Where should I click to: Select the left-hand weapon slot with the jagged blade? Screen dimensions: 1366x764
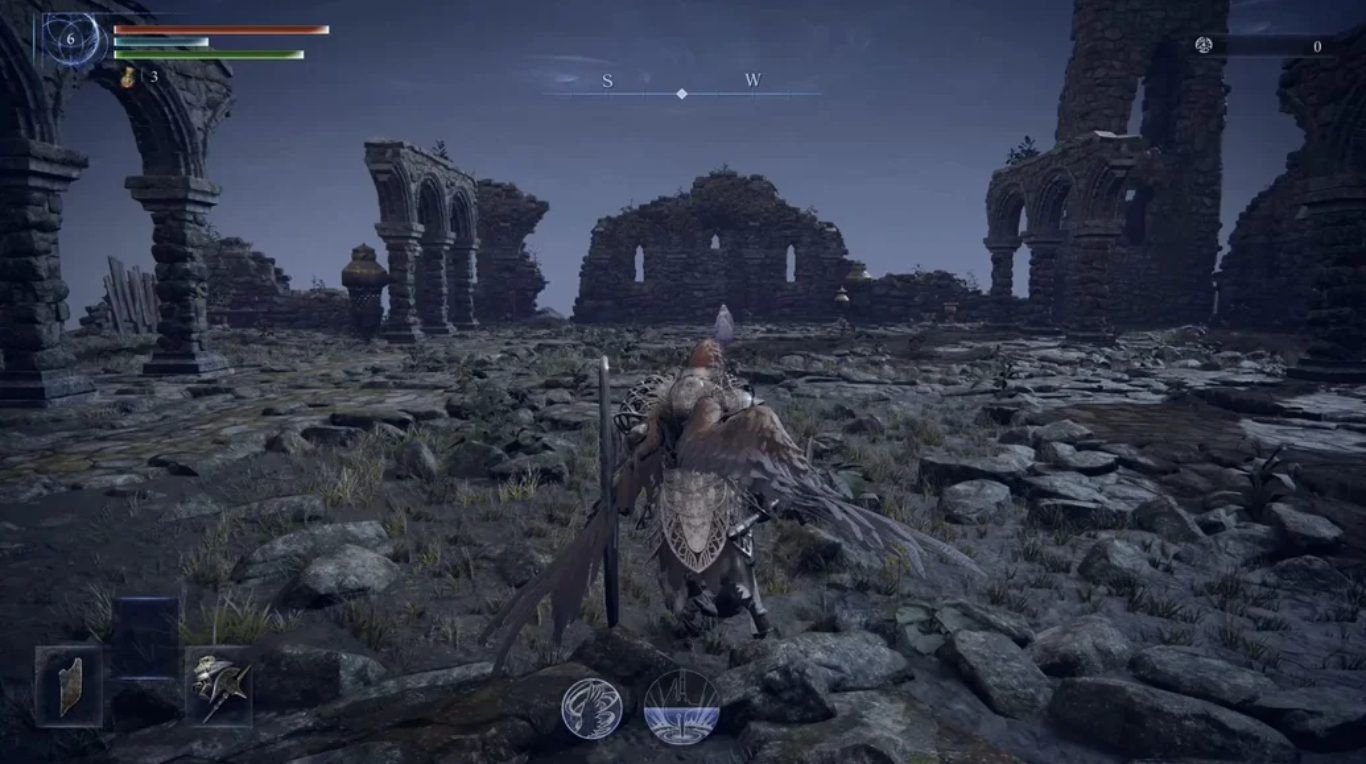coord(69,685)
